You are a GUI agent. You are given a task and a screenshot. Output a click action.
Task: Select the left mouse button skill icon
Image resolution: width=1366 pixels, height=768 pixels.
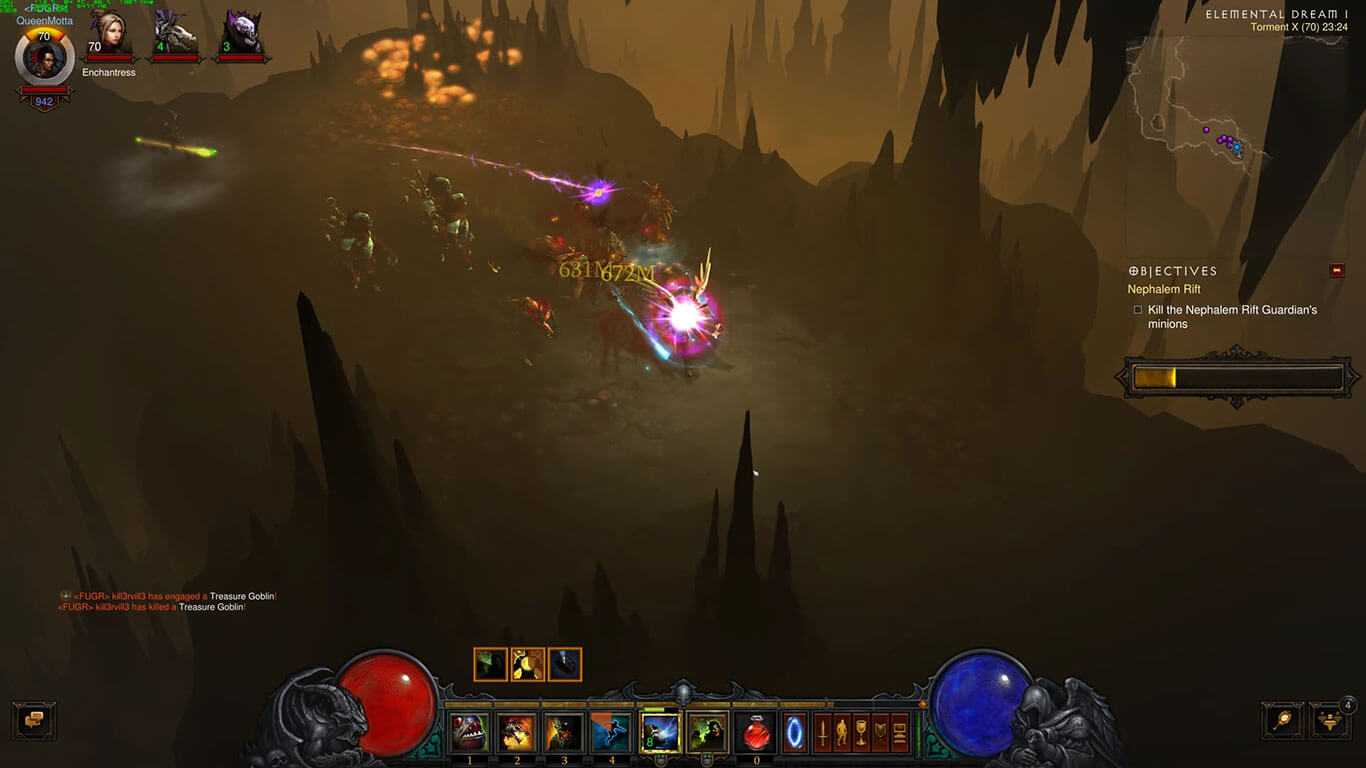tap(660, 732)
